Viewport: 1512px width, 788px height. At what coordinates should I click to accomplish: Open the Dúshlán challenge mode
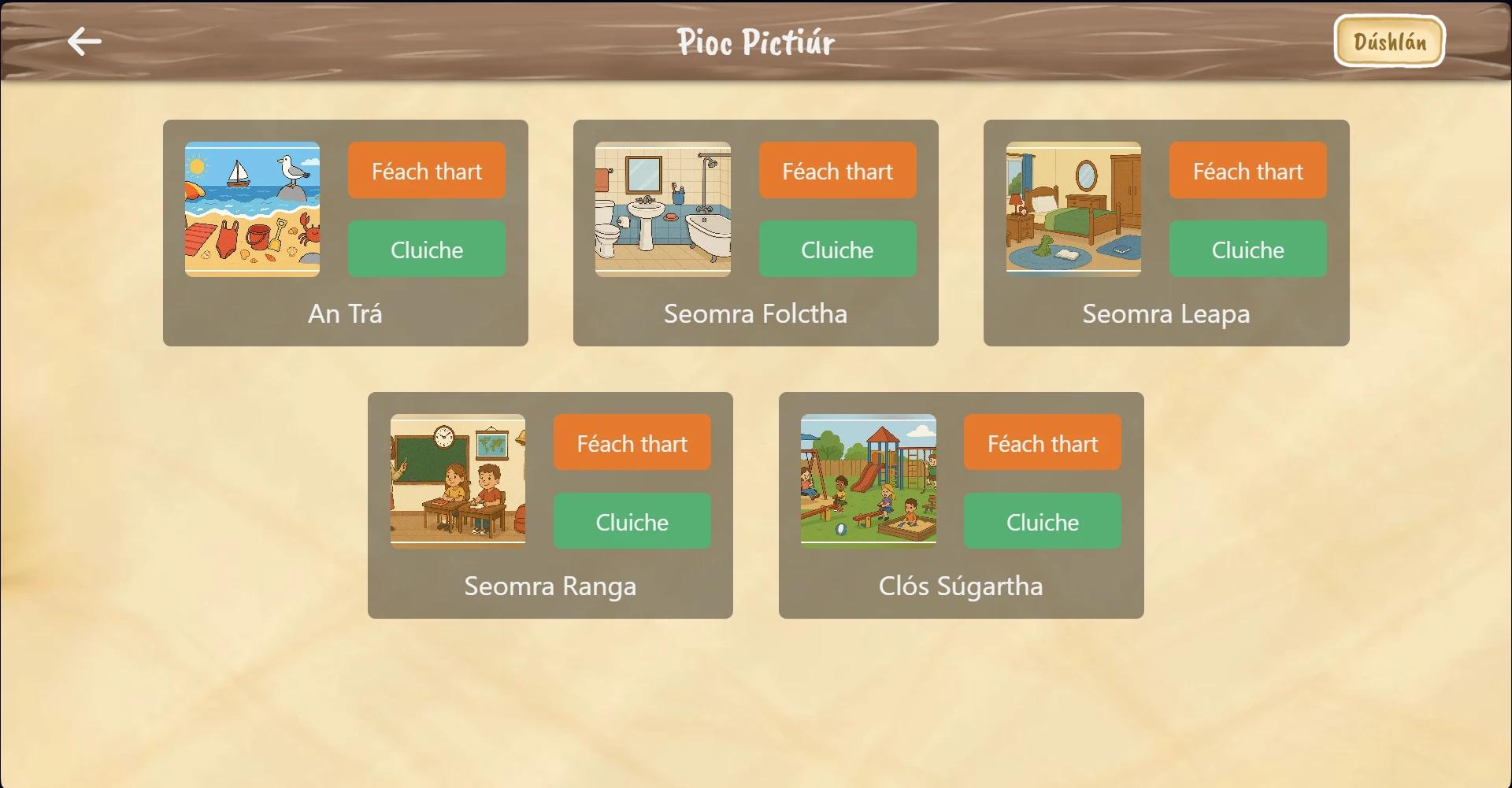[x=1388, y=41]
